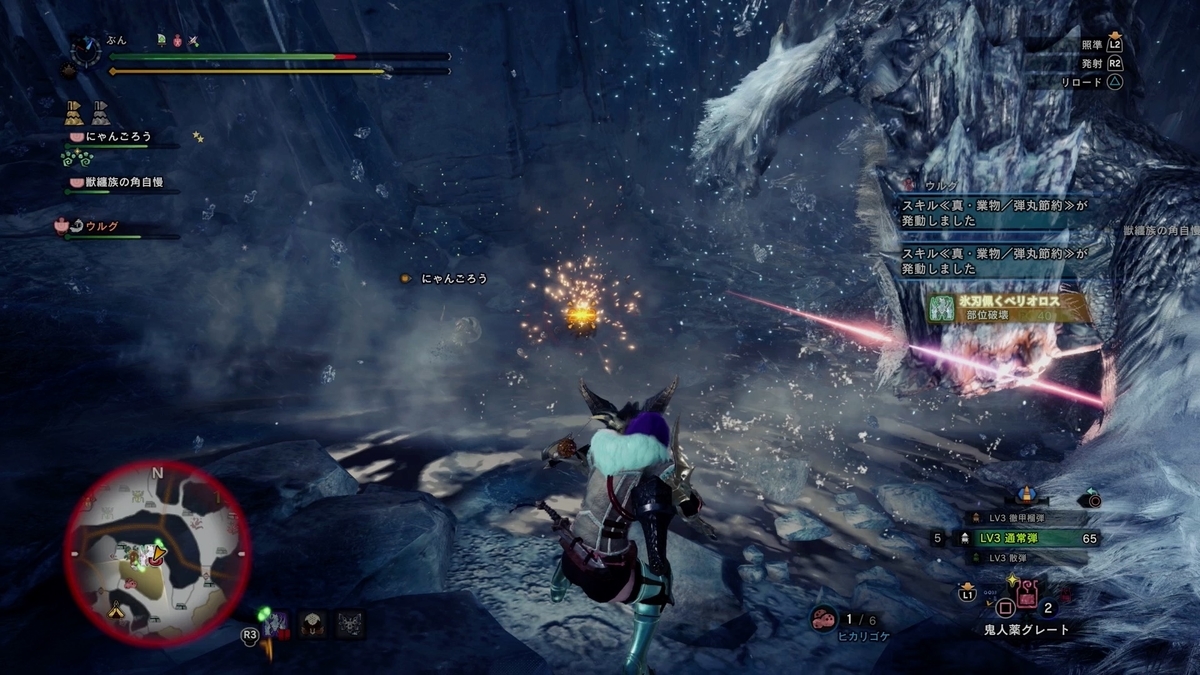Select party member ウルグ

pyautogui.click(x=100, y=227)
